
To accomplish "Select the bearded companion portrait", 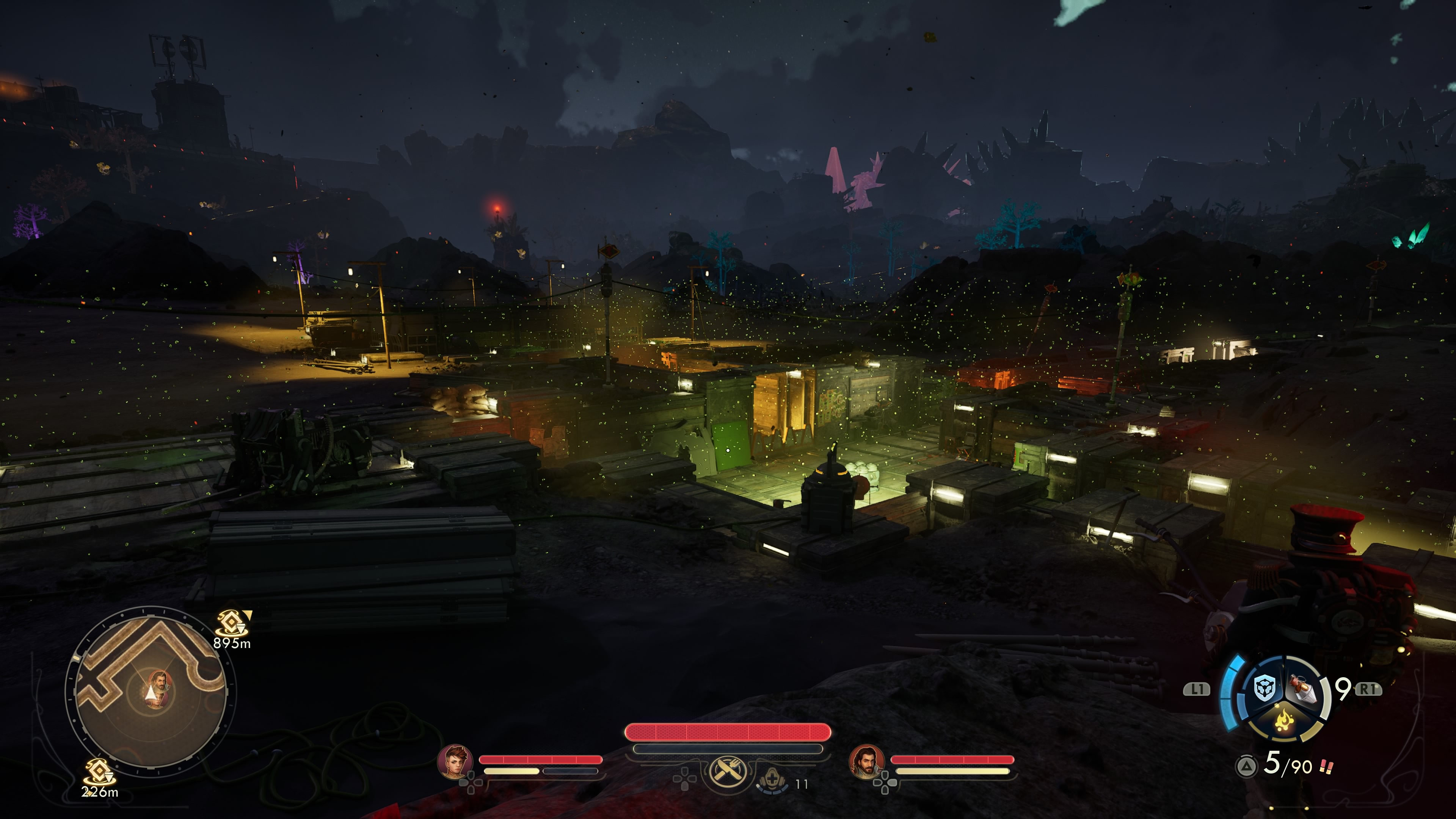I will click(866, 761).
